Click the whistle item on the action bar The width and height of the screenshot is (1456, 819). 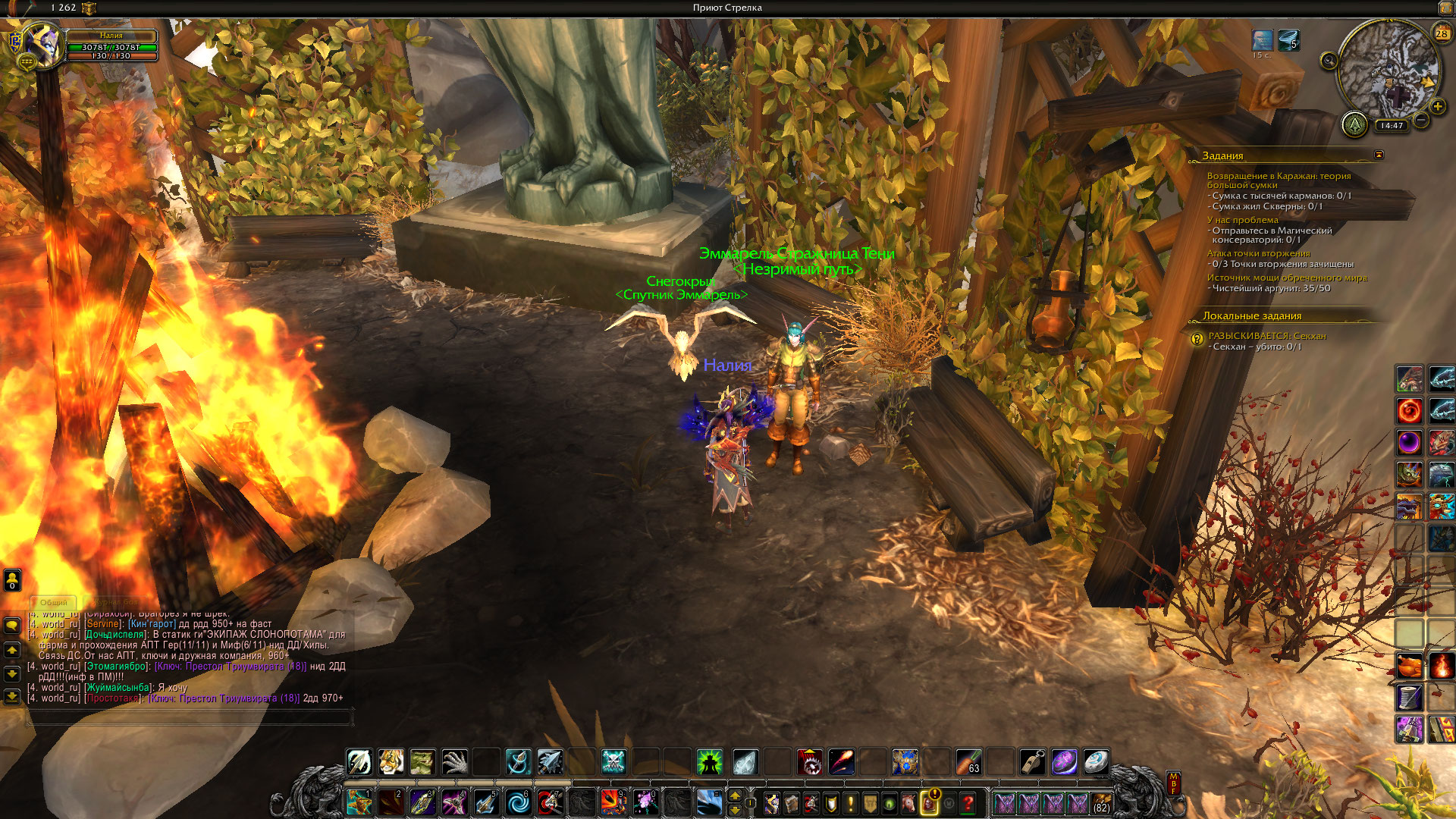[1032, 761]
